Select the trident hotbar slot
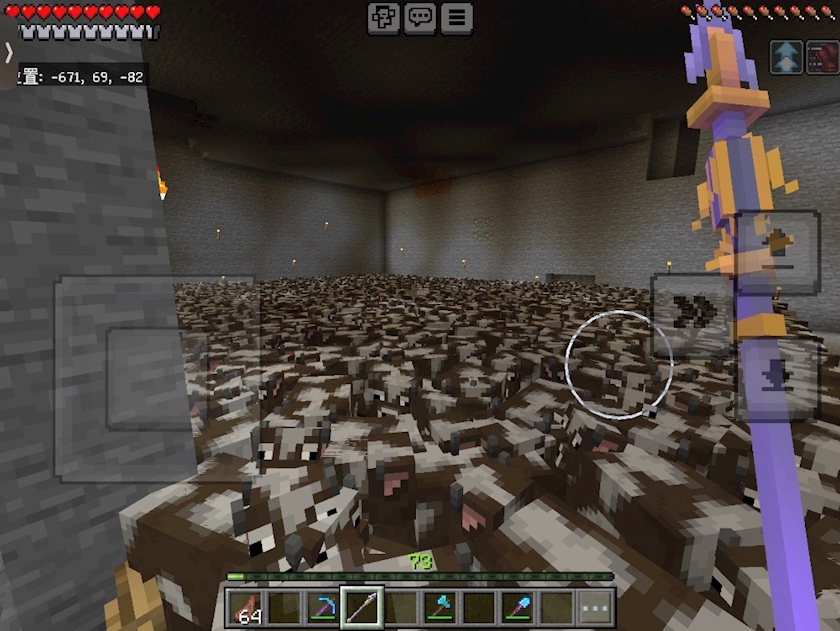Screen dimensions: 840x631 point(361,607)
